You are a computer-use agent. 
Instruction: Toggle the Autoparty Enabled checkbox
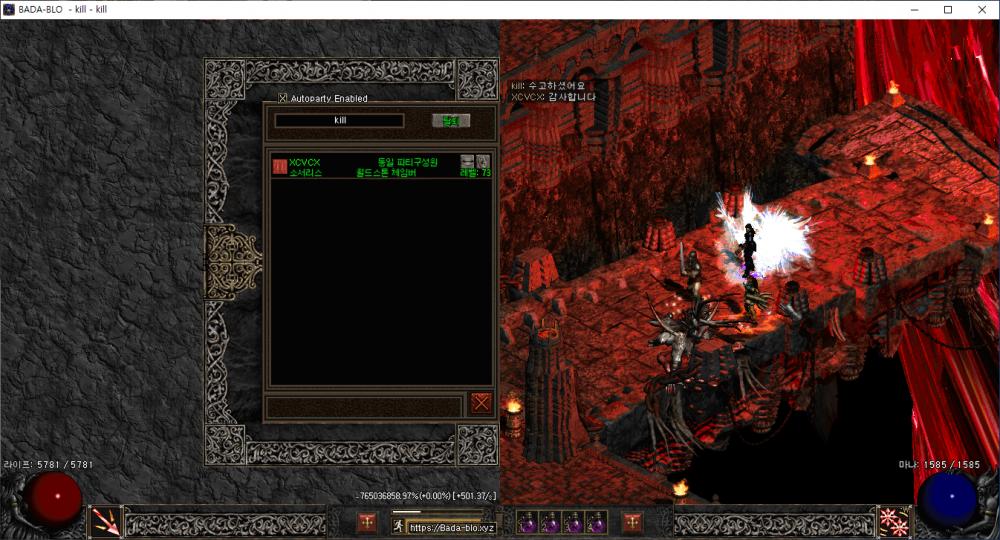pyautogui.click(x=283, y=98)
